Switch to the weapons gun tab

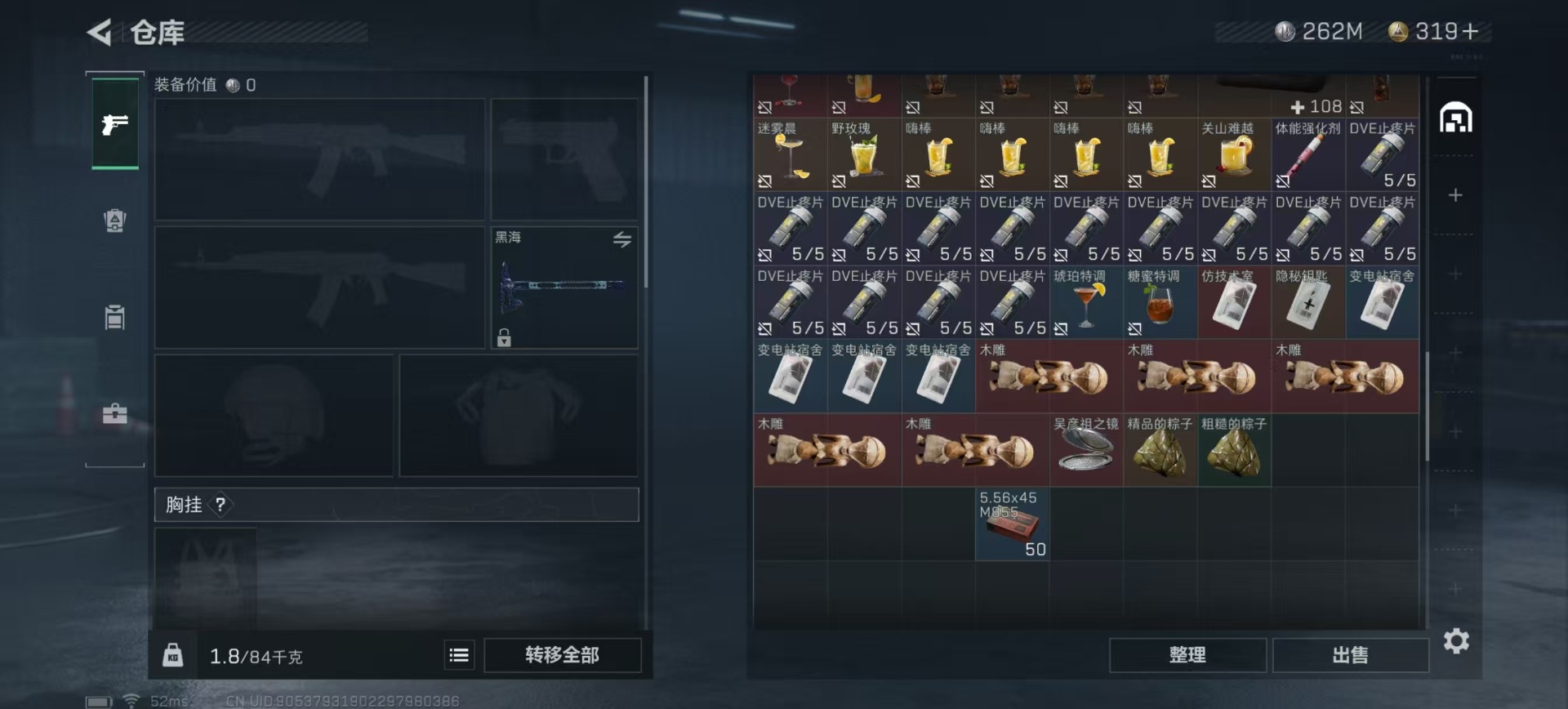114,124
